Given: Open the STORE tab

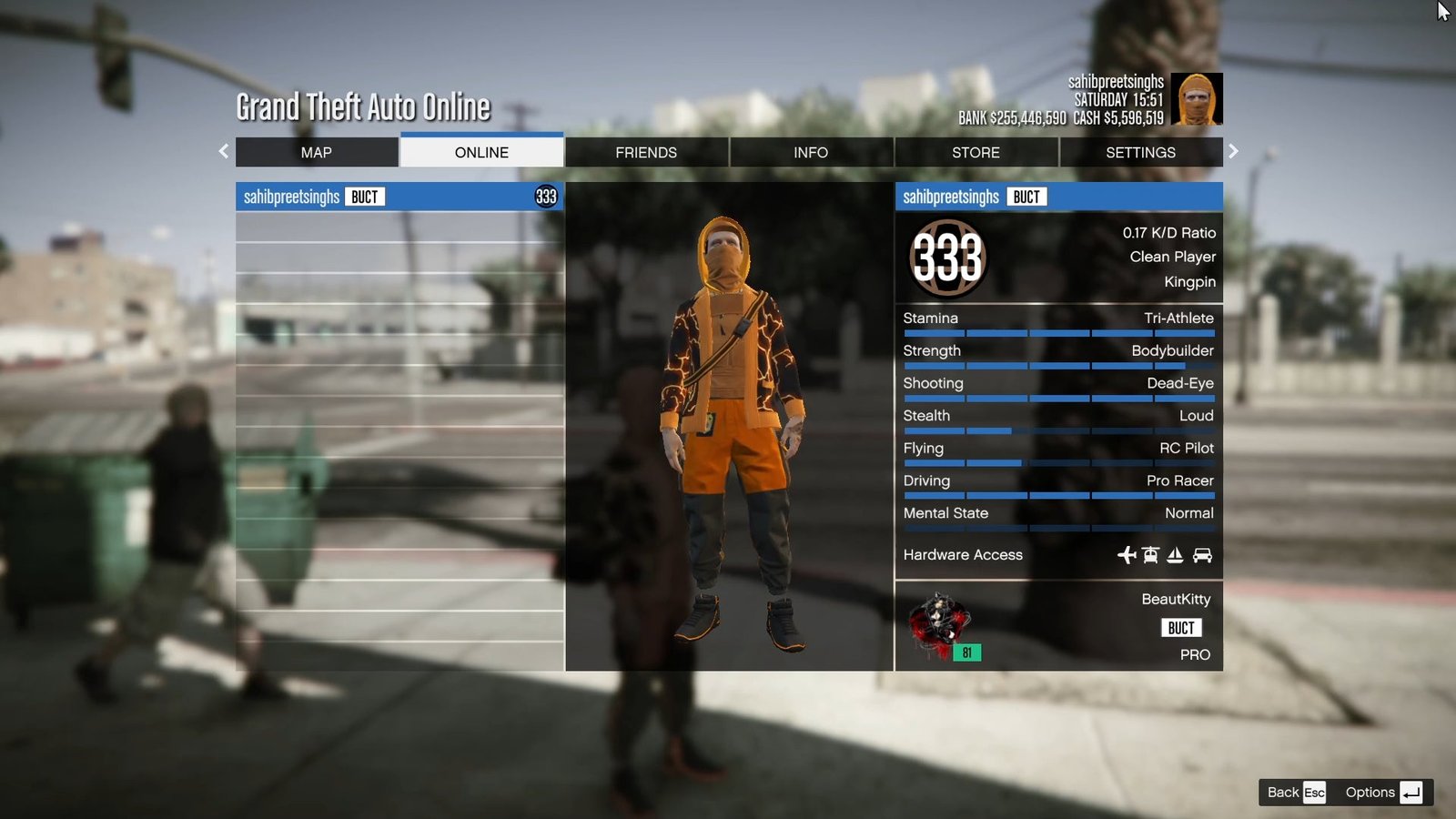Looking at the screenshot, I should [976, 152].
